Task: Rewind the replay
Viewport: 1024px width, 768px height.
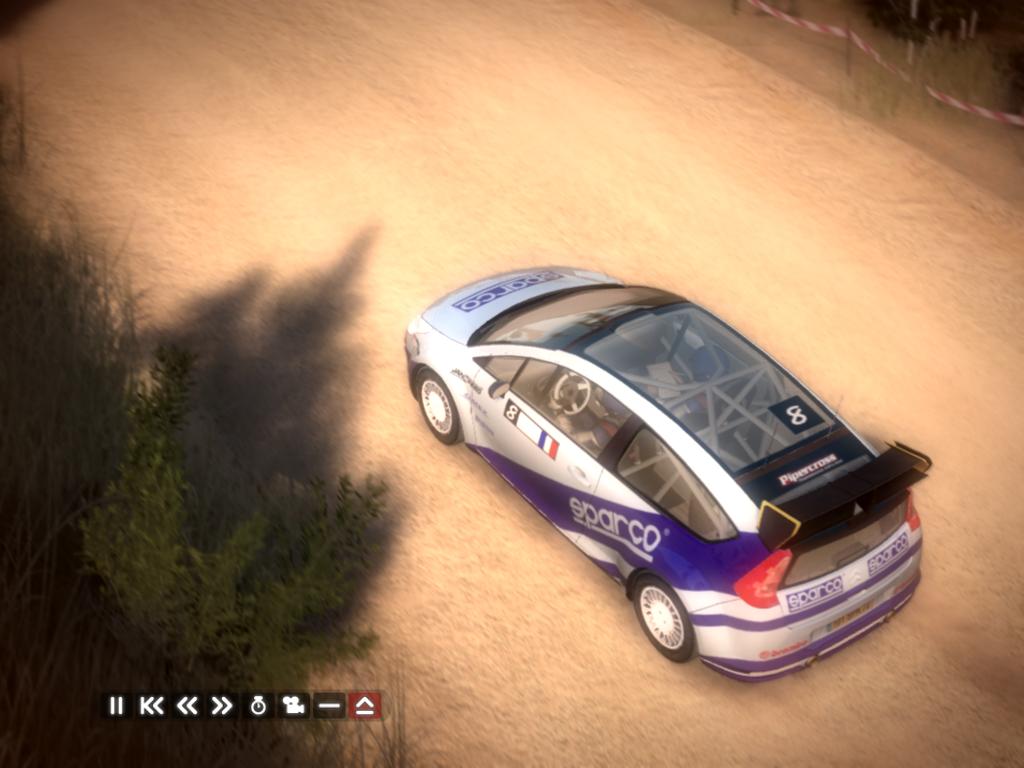Action: (186, 706)
